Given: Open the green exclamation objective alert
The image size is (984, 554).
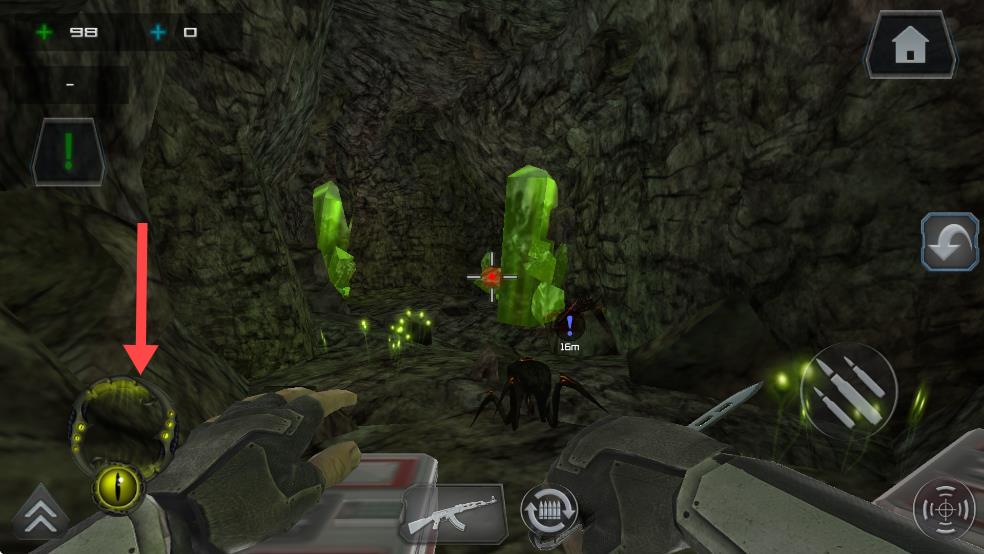Looking at the screenshot, I should pyautogui.click(x=68, y=152).
